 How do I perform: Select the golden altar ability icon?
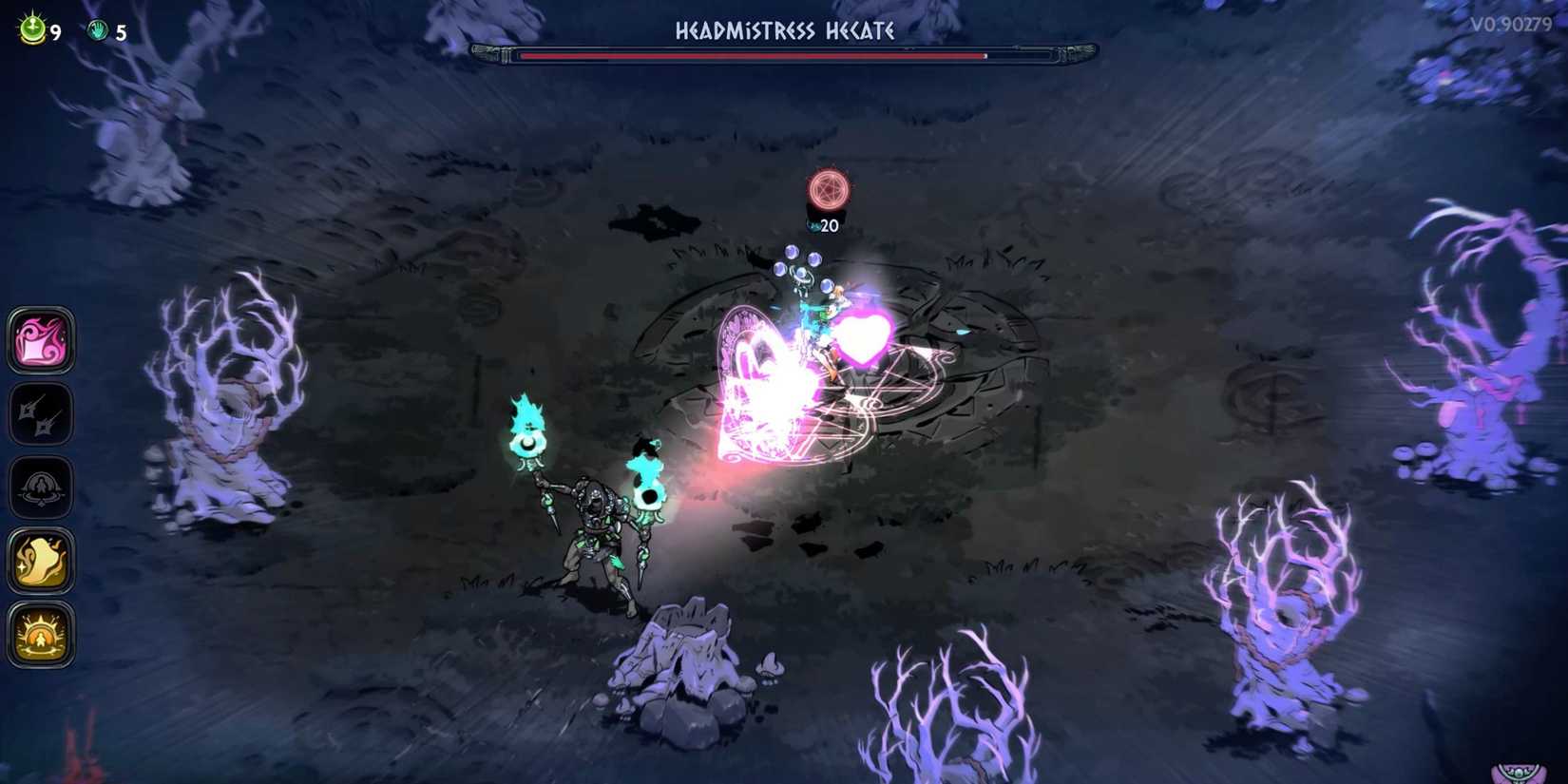click(x=41, y=639)
